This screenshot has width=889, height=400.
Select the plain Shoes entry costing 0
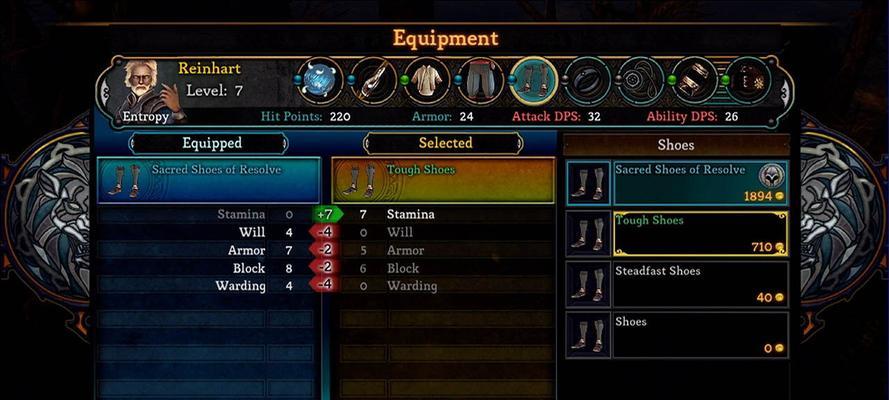[x=700, y=335]
